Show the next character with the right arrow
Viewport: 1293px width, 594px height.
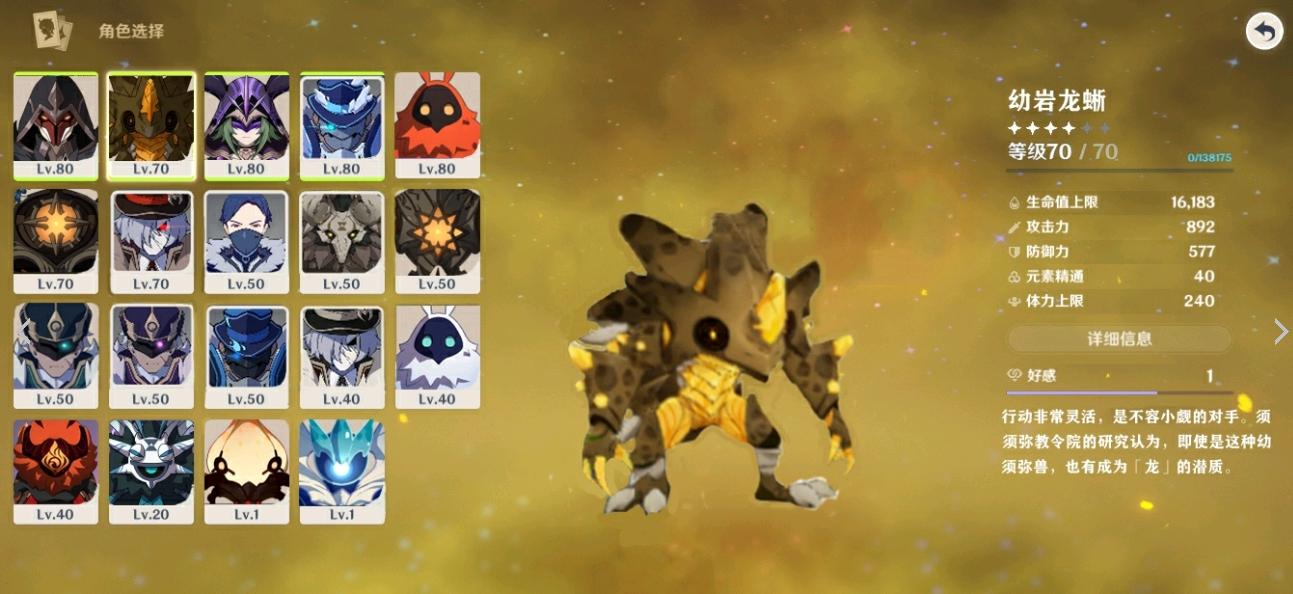pos(1280,332)
